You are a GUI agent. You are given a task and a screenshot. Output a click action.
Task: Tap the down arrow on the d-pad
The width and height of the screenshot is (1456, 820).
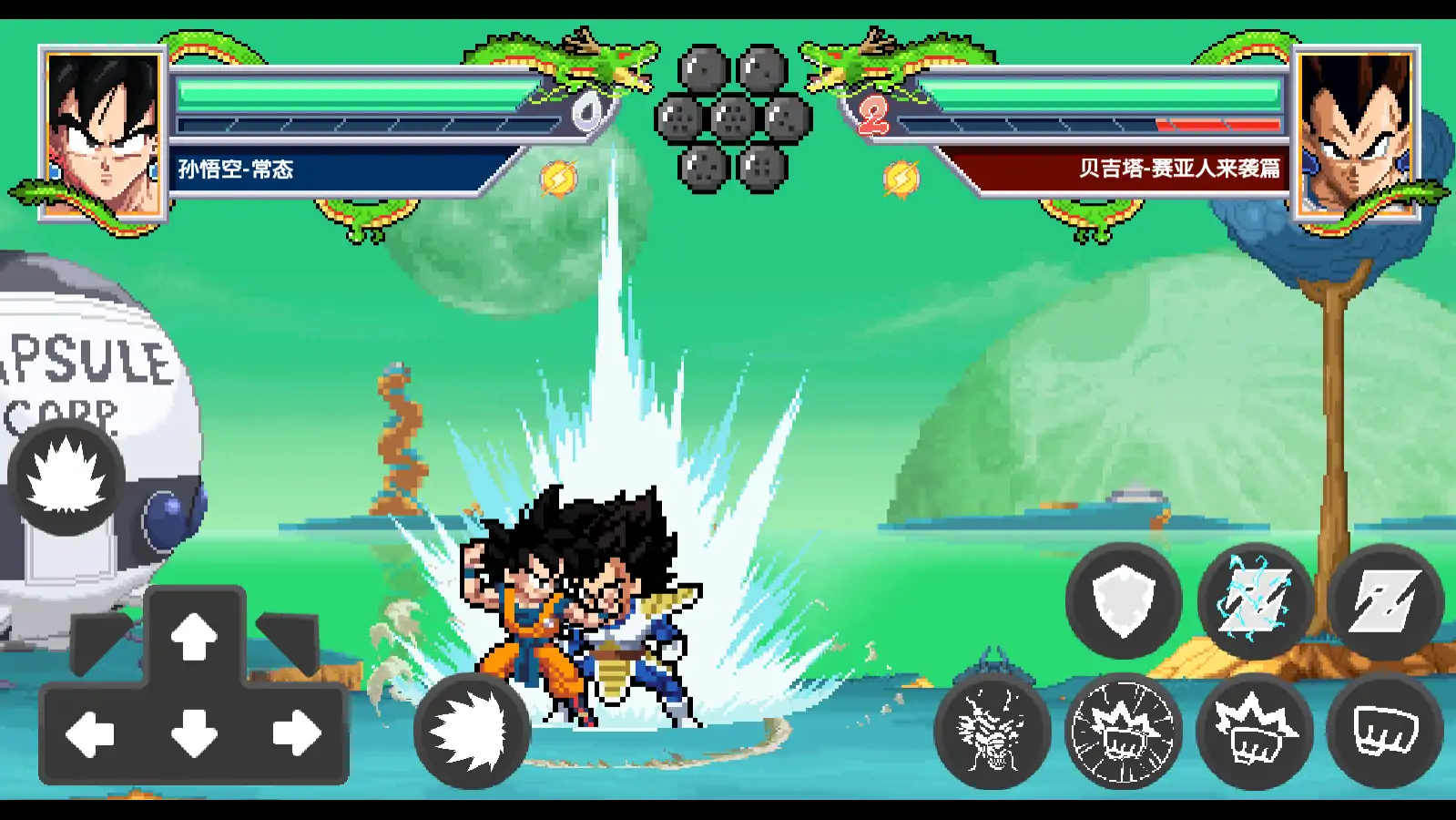pos(194,733)
